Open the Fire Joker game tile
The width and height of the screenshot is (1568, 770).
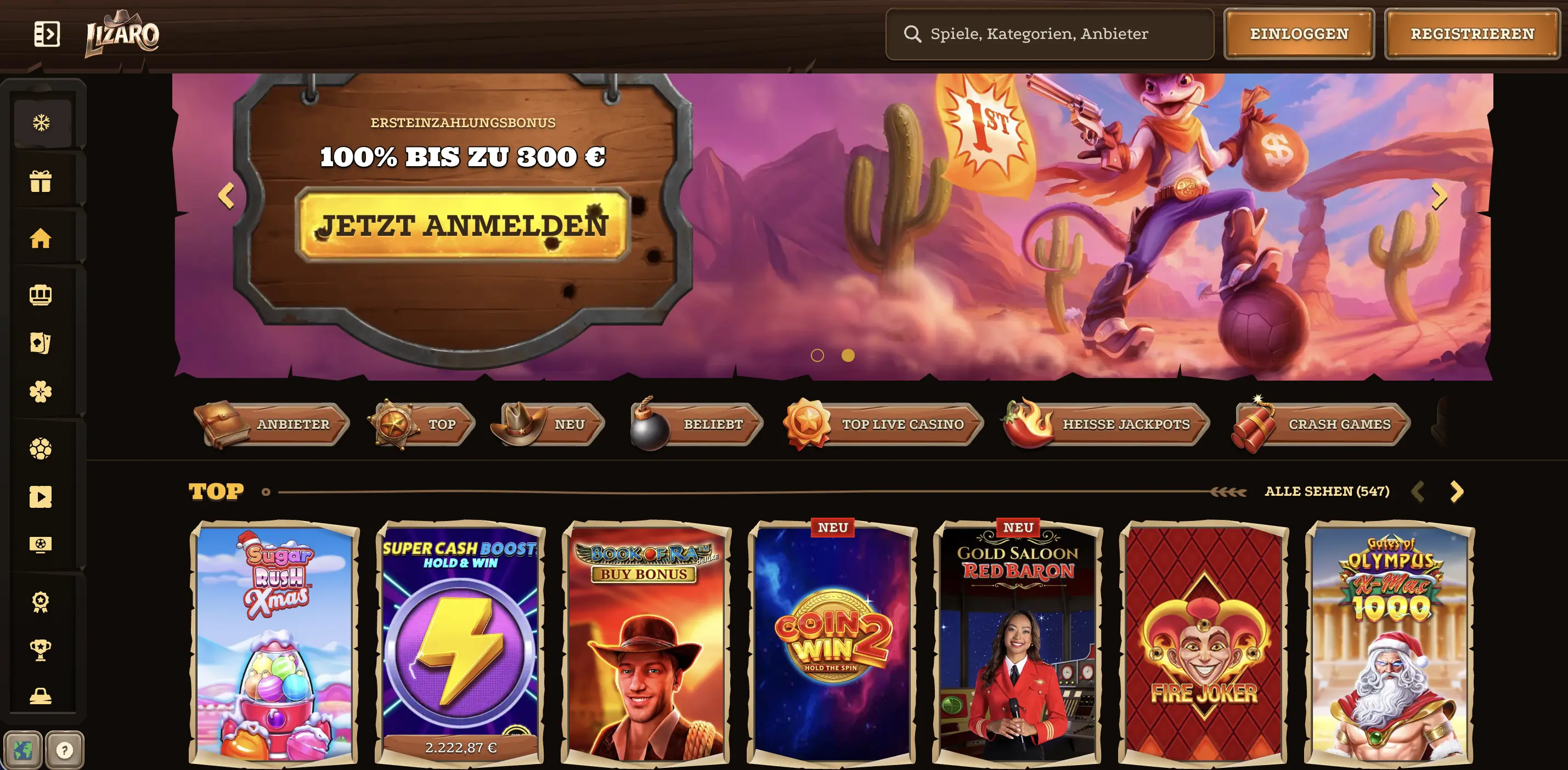[1203, 642]
